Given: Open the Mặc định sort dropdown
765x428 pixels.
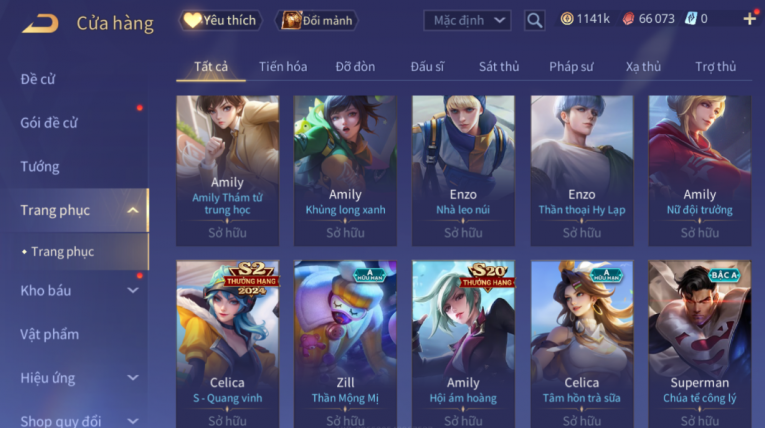Looking at the screenshot, I should coord(467,20).
